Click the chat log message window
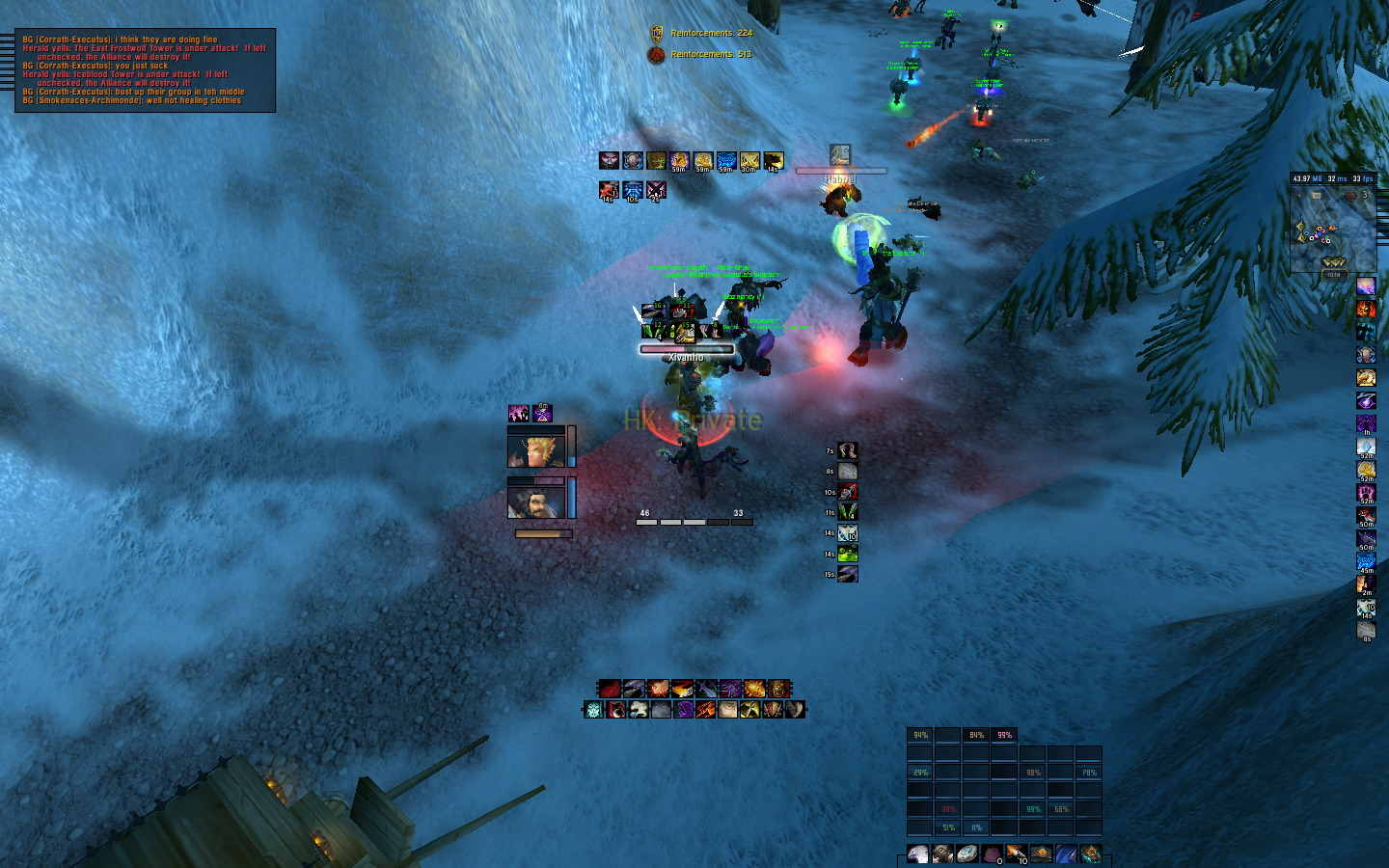 [146, 70]
